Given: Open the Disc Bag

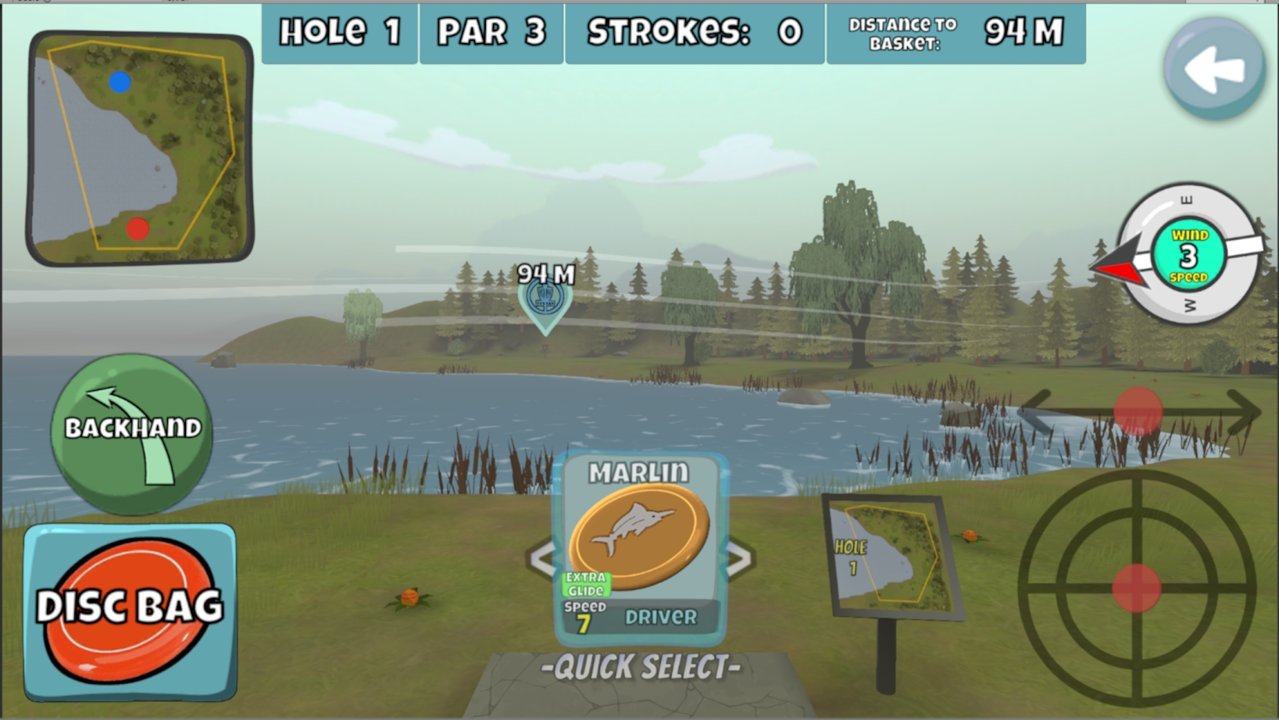Looking at the screenshot, I should point(130,610).
